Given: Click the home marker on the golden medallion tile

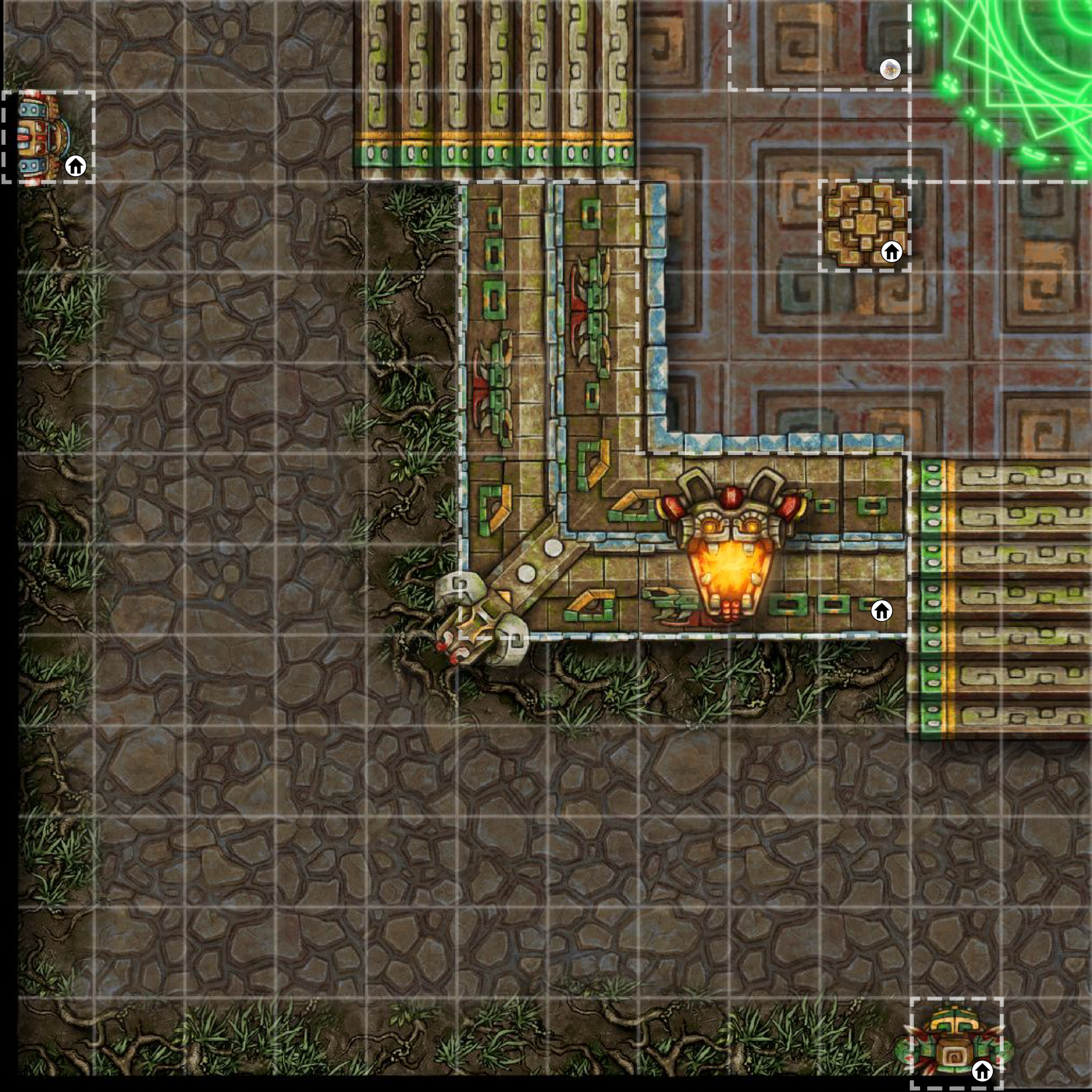Looking at the screenshot, I should tap(891, 251).
